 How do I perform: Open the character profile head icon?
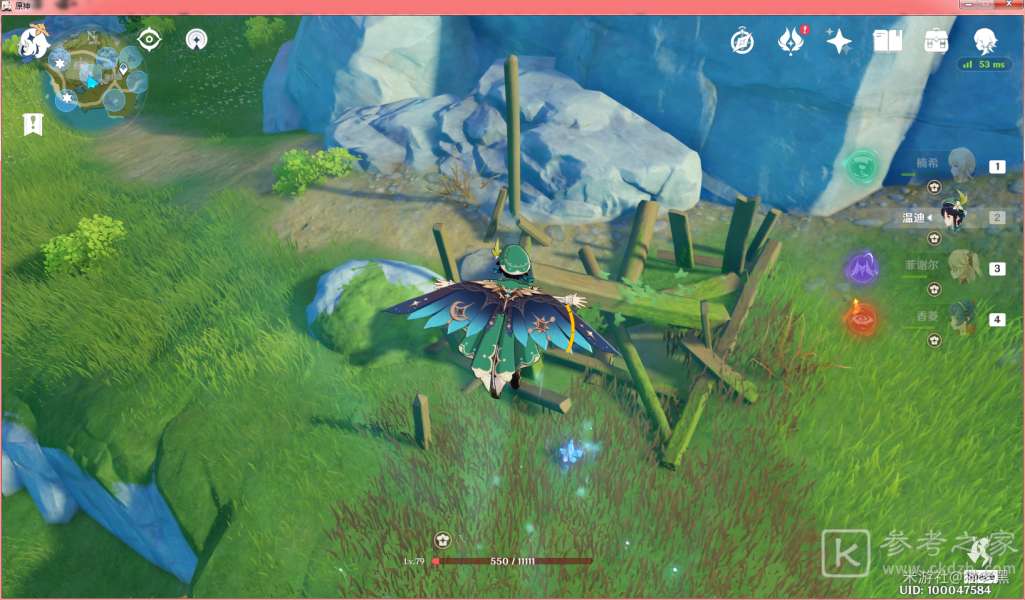point(985,40)
